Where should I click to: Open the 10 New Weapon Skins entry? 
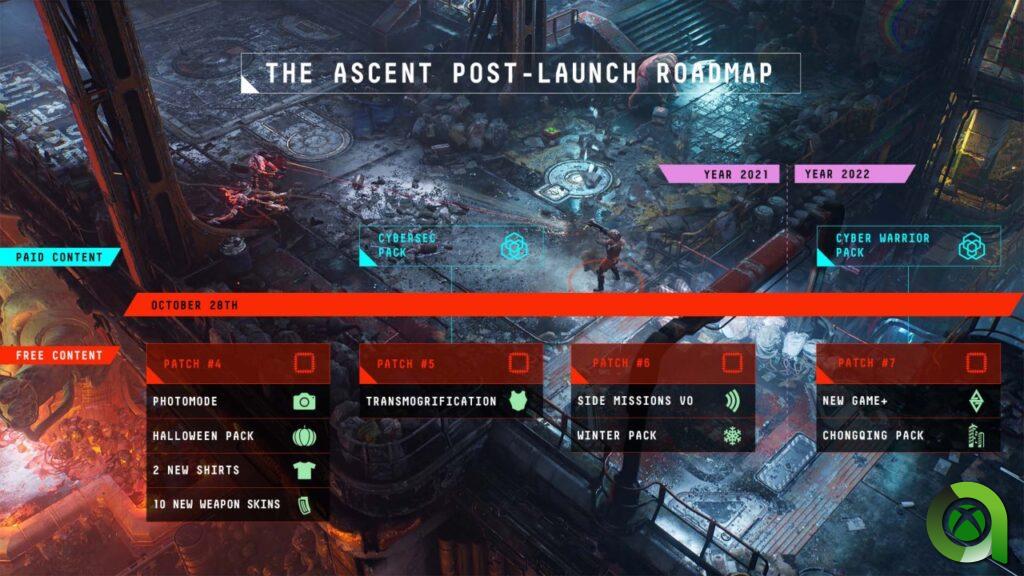click(x=238, y=504)
